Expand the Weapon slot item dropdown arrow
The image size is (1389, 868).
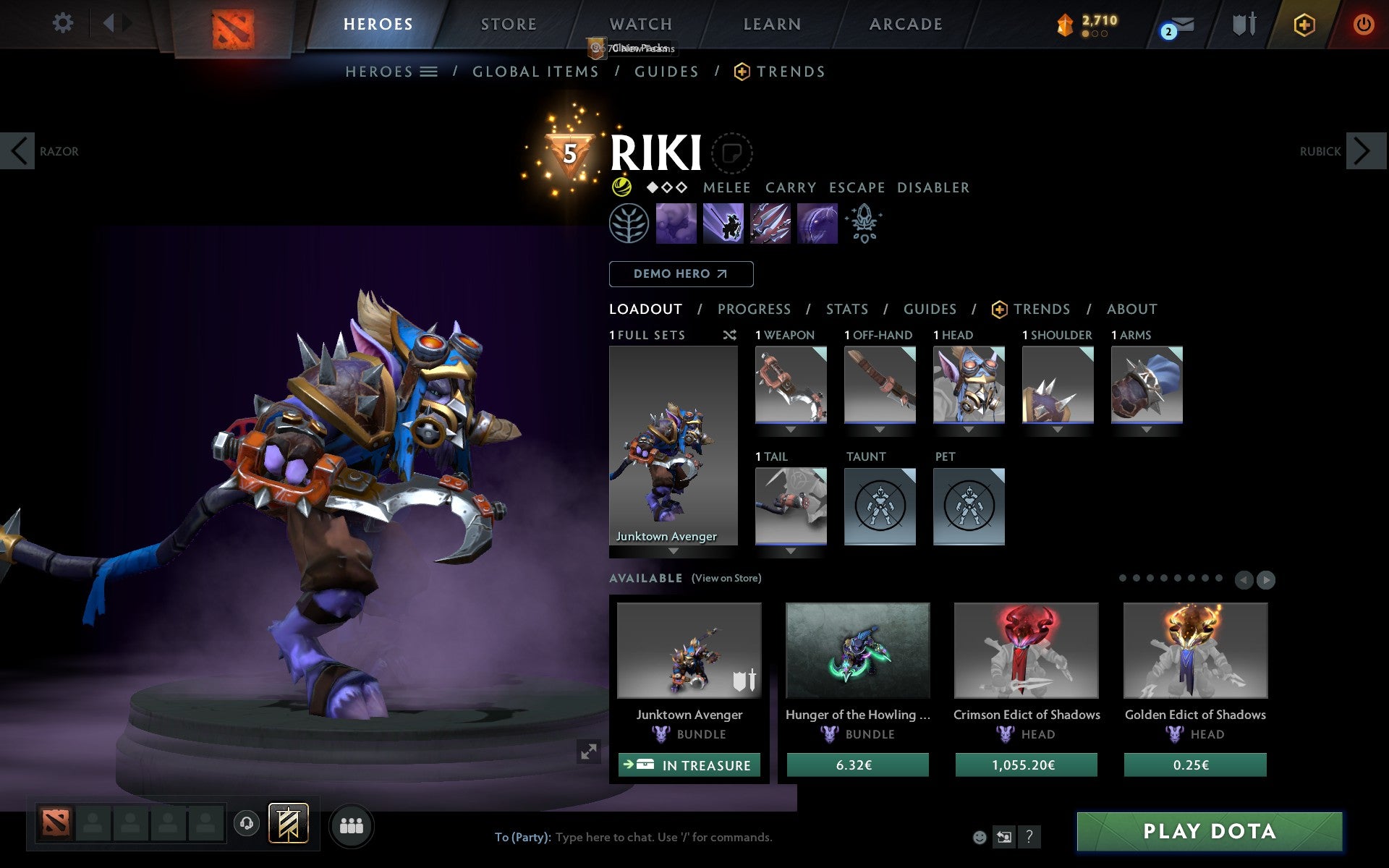[x=790, y=428]
